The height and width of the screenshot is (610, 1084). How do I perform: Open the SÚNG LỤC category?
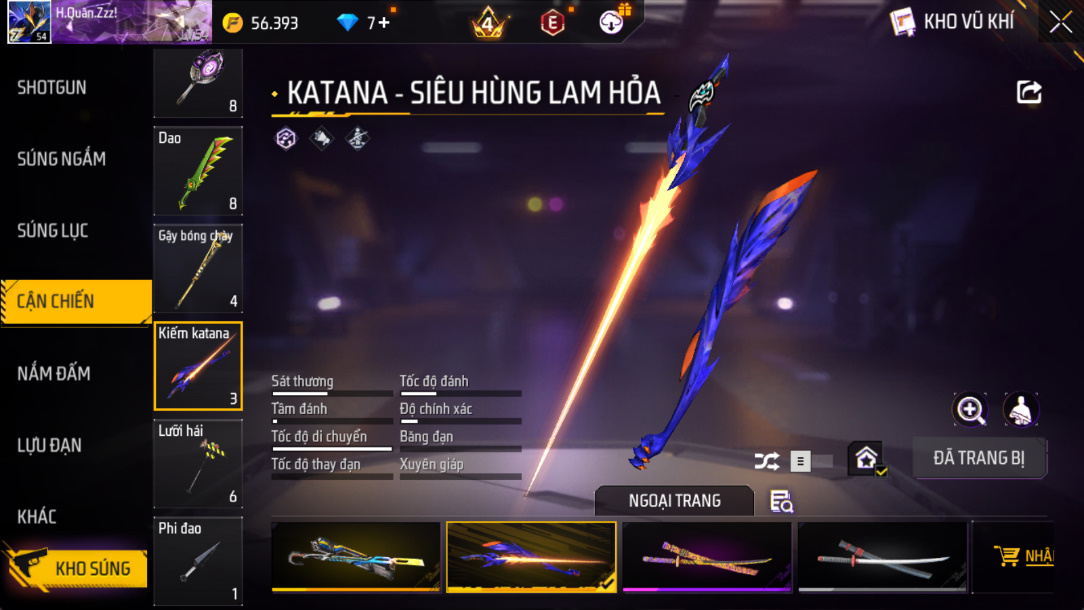coord(53,231)
